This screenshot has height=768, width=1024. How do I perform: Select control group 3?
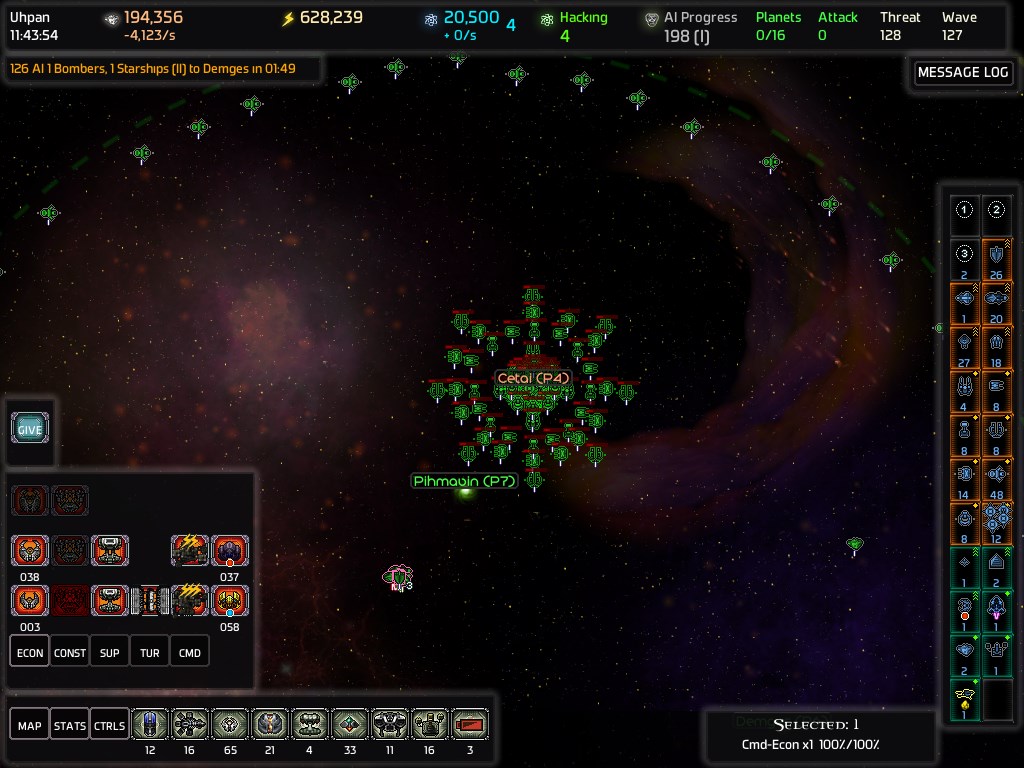[964, 254]
